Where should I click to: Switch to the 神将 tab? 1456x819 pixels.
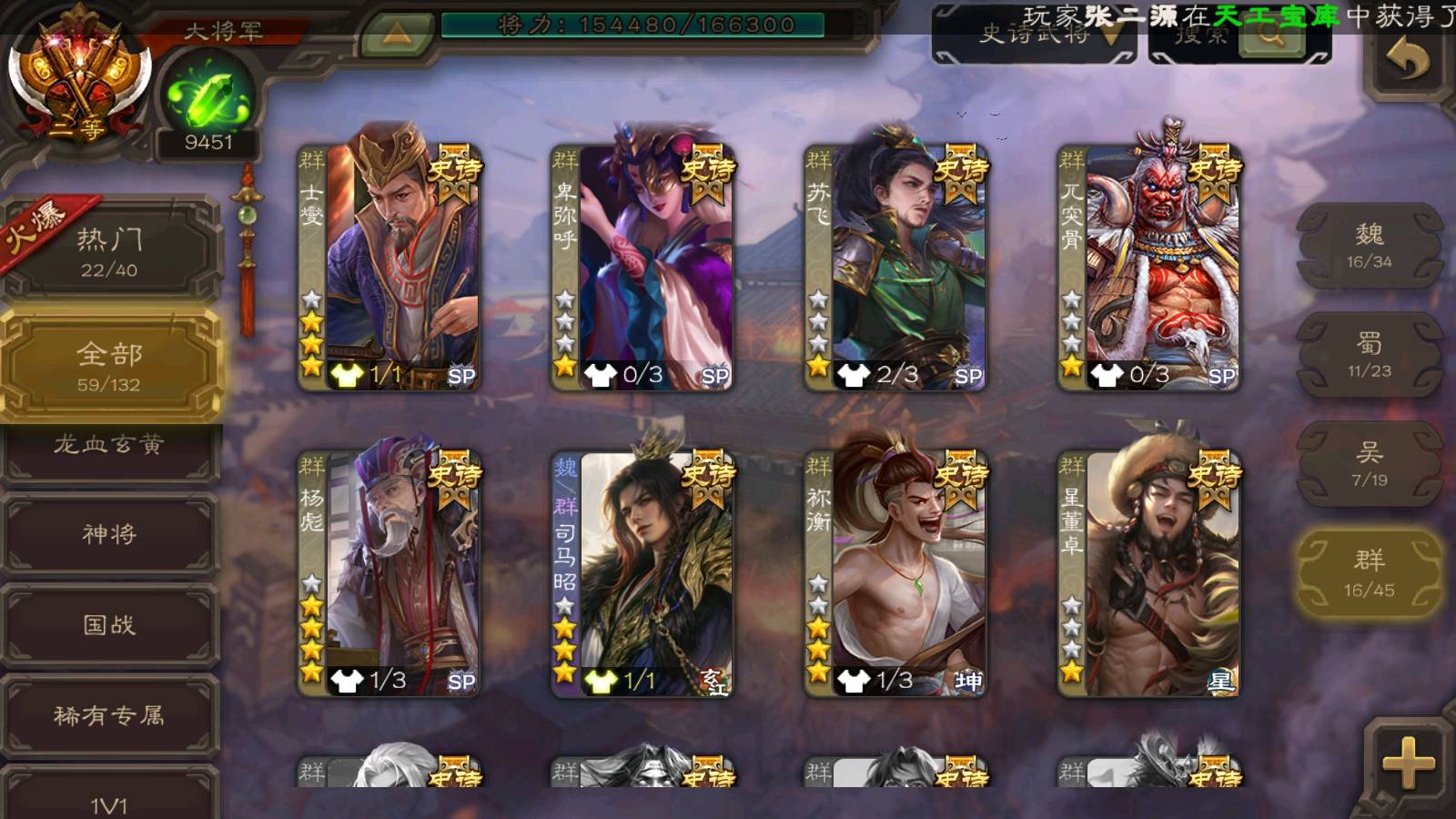[x=109, y=534]
